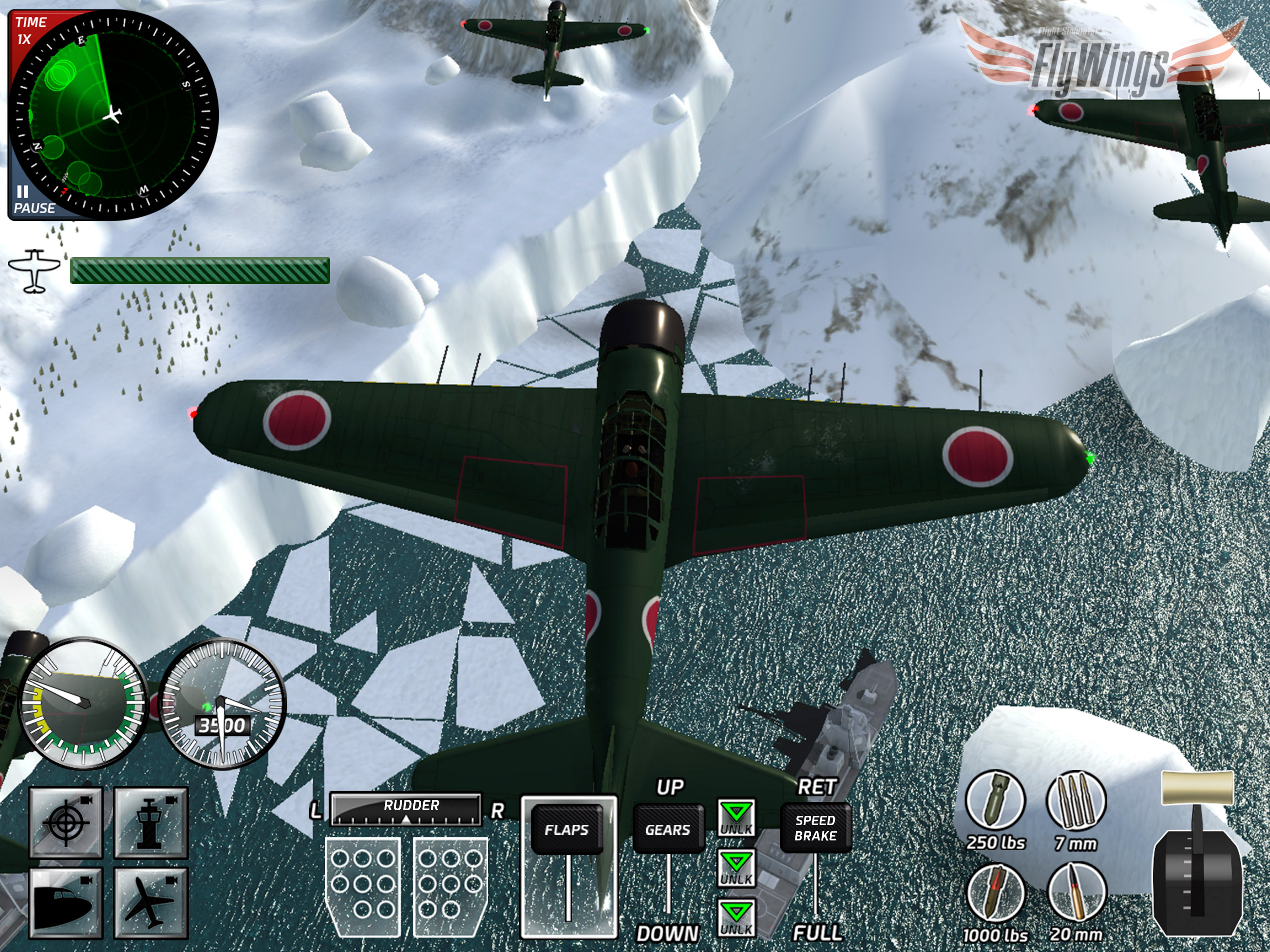
Task: Switch to the external airplane camera view
Action: 151,903
